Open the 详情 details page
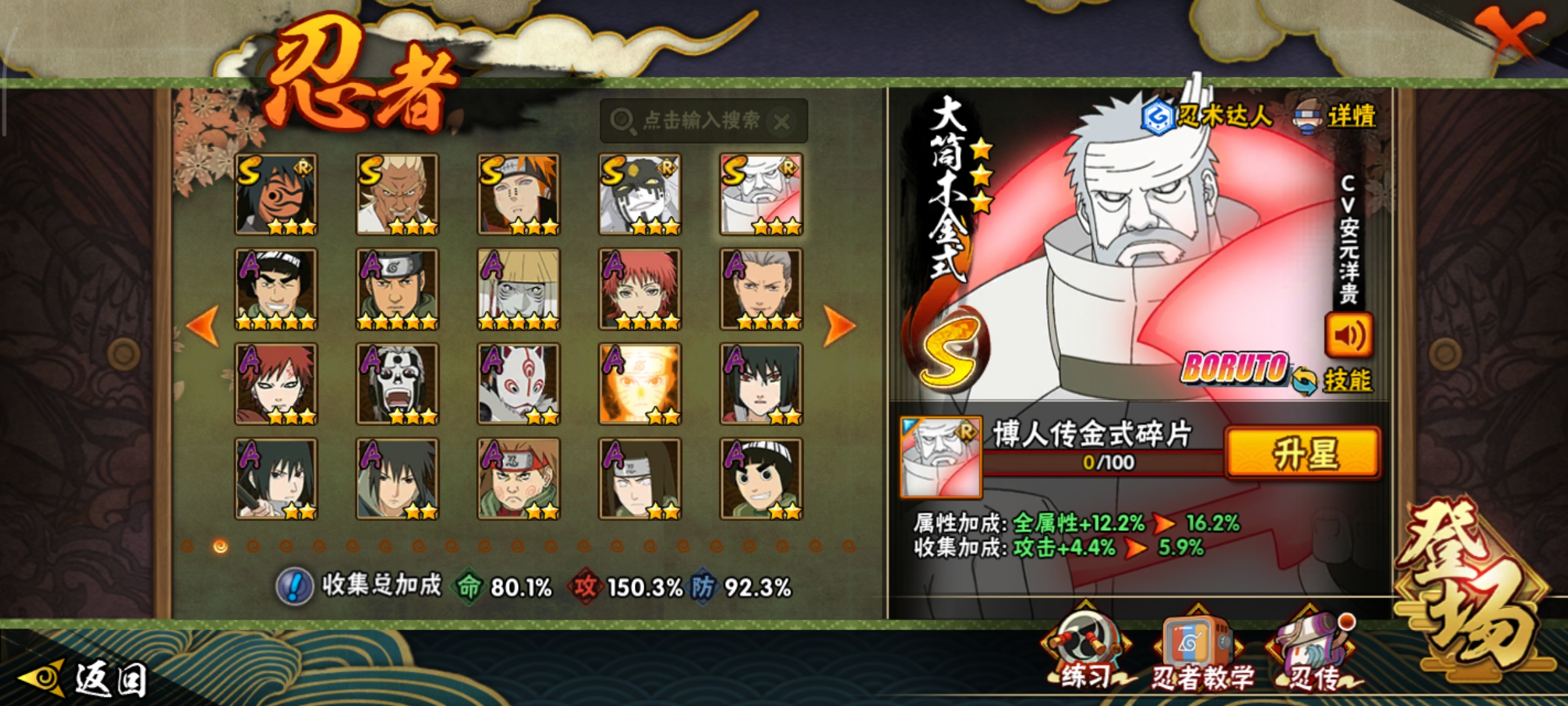Screen dimensions: 1568x706 (1337, 118)
